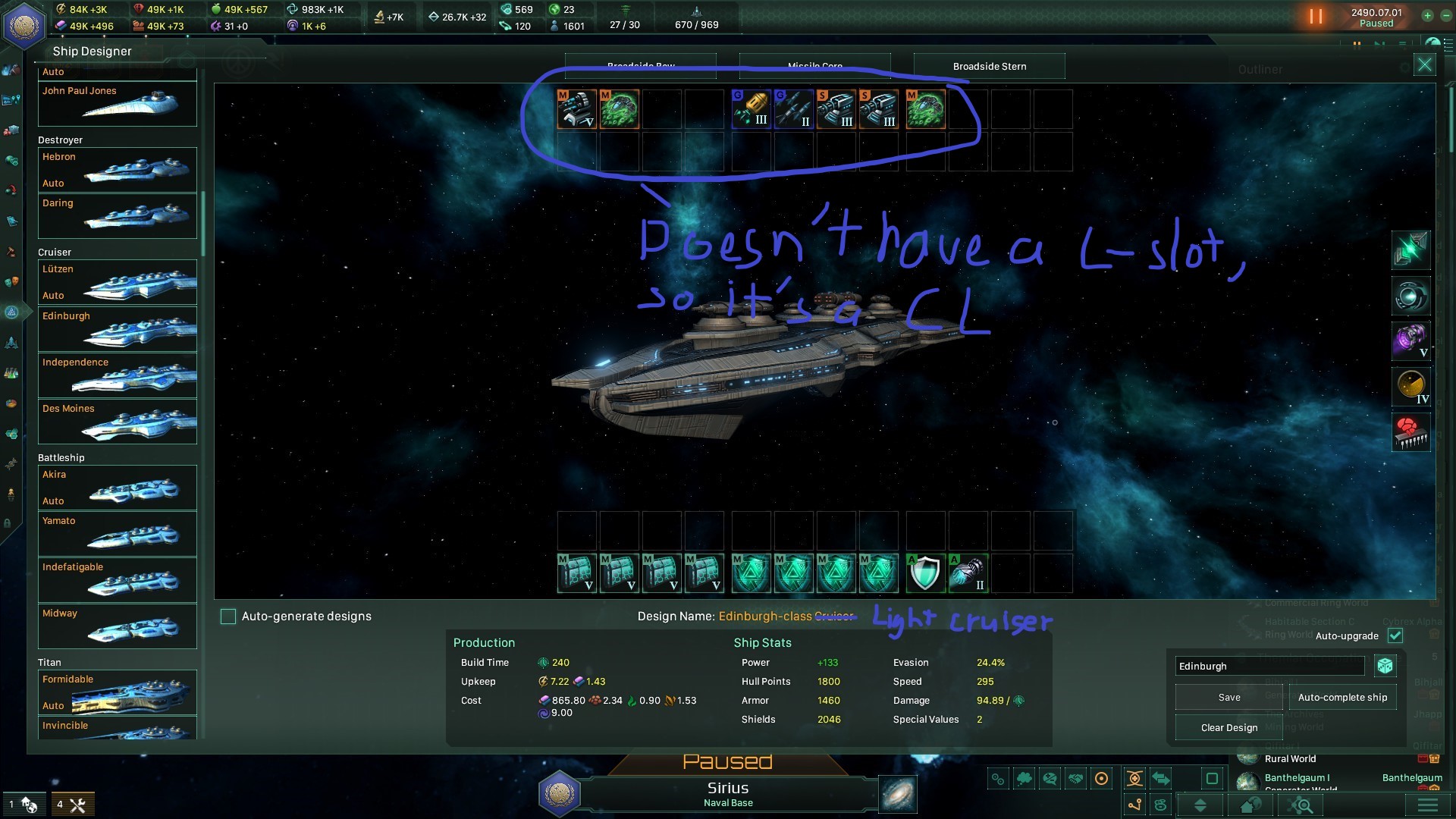Image resolution: width=1456 pixels, height=819 pixels.
Task: Uncheck the Auto-upgrade checkbox
Action: tap(1396, 636)
